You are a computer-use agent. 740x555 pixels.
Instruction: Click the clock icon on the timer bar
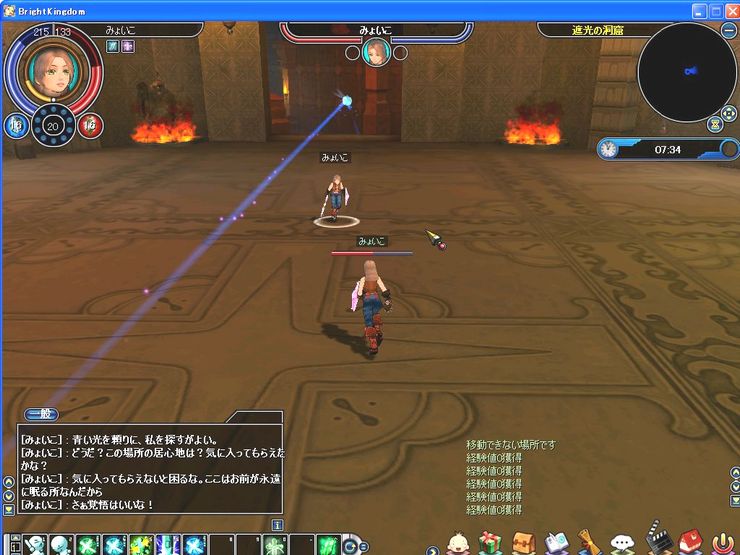click(x=609, y=149)
